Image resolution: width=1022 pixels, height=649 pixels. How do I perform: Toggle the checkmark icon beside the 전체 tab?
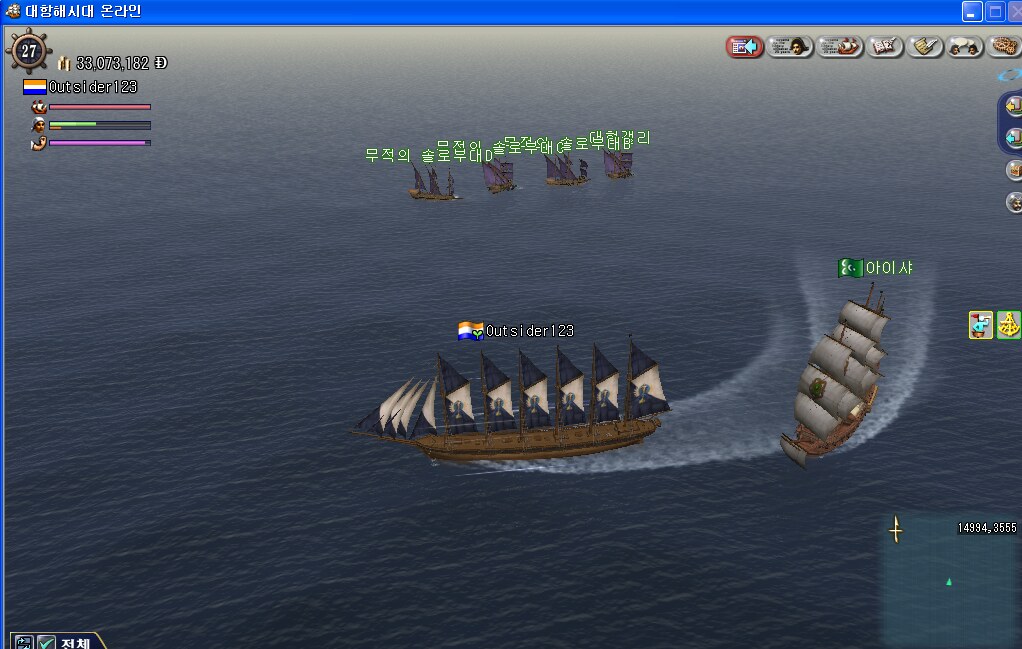pos(46,642)
